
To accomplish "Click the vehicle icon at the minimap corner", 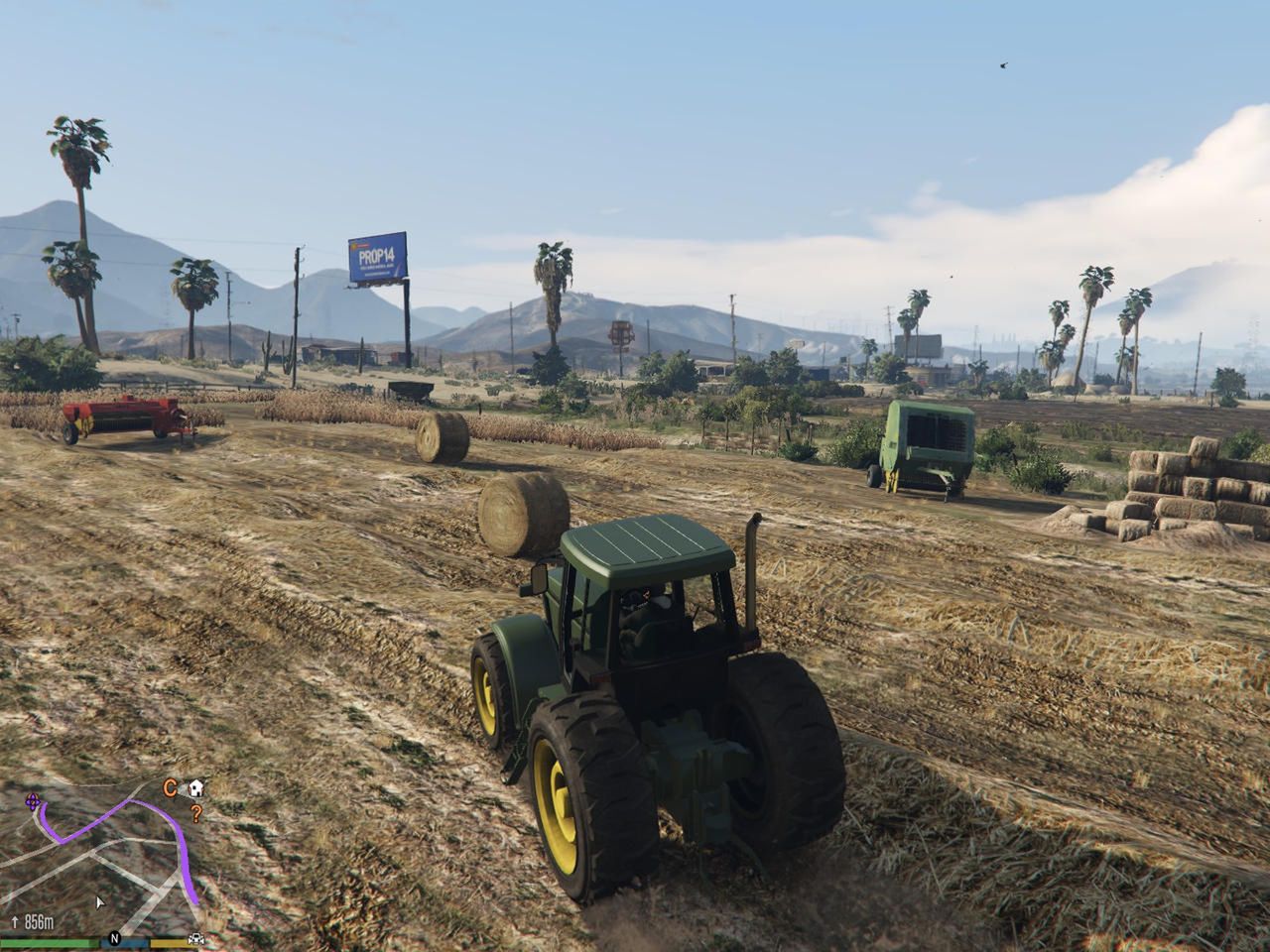I will point(194,939).
